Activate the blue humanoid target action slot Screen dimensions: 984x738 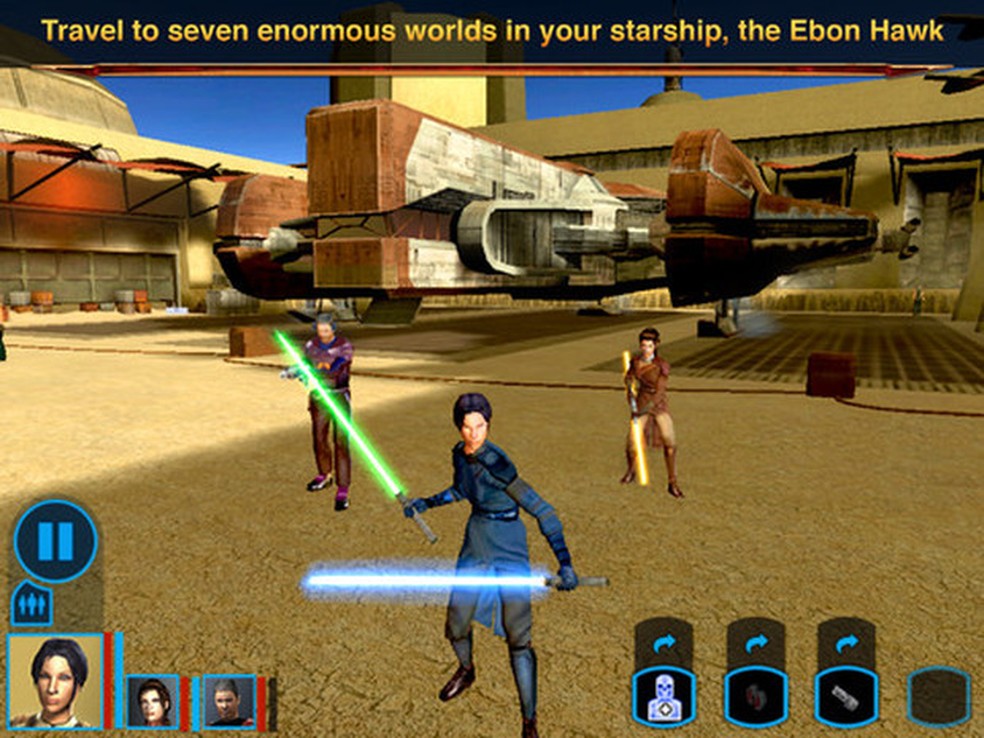pyautogui.click(x=664, y=696)
